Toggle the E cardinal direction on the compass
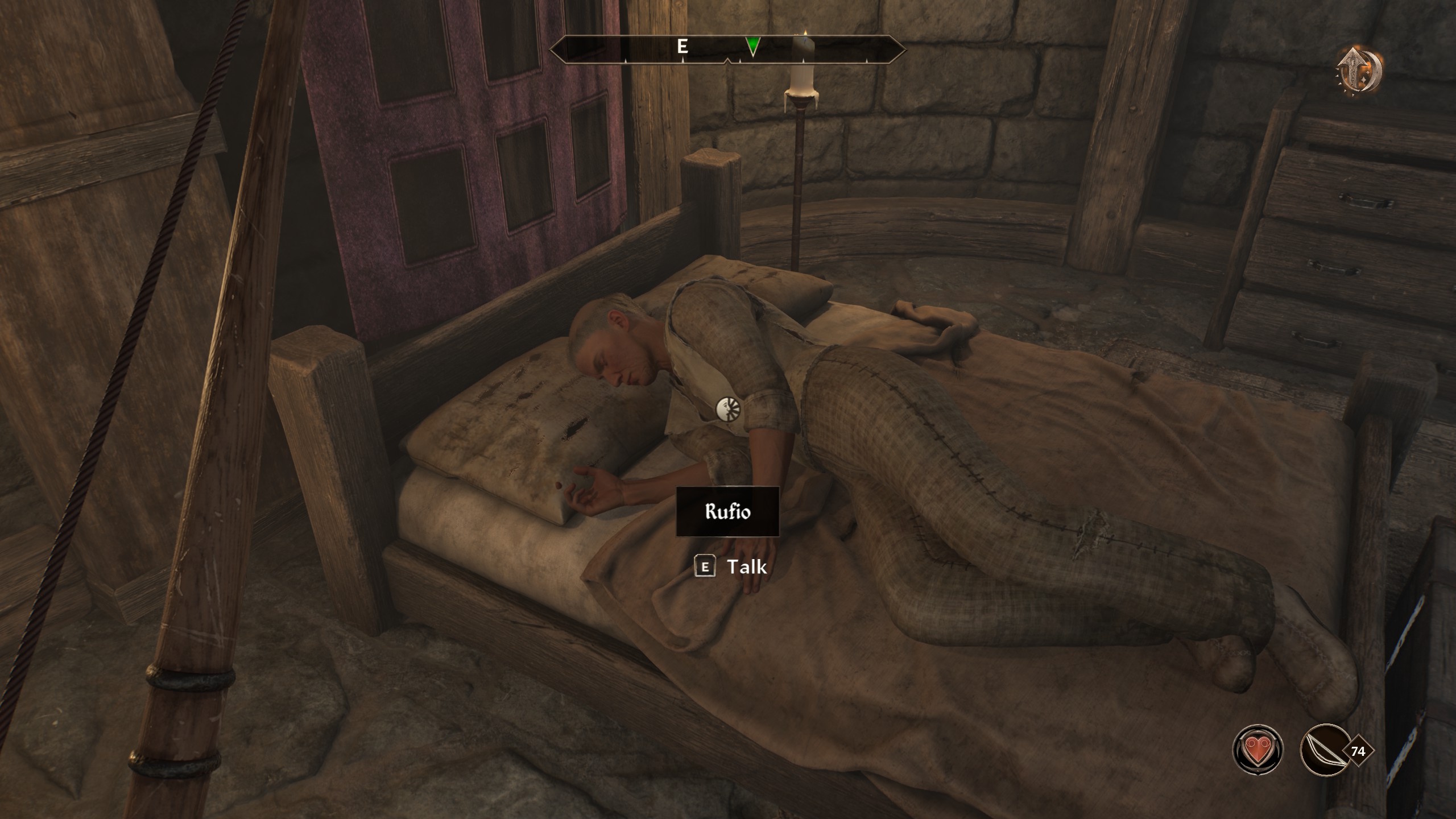This screenshot has height=819, width=1456. pos(682,47)
